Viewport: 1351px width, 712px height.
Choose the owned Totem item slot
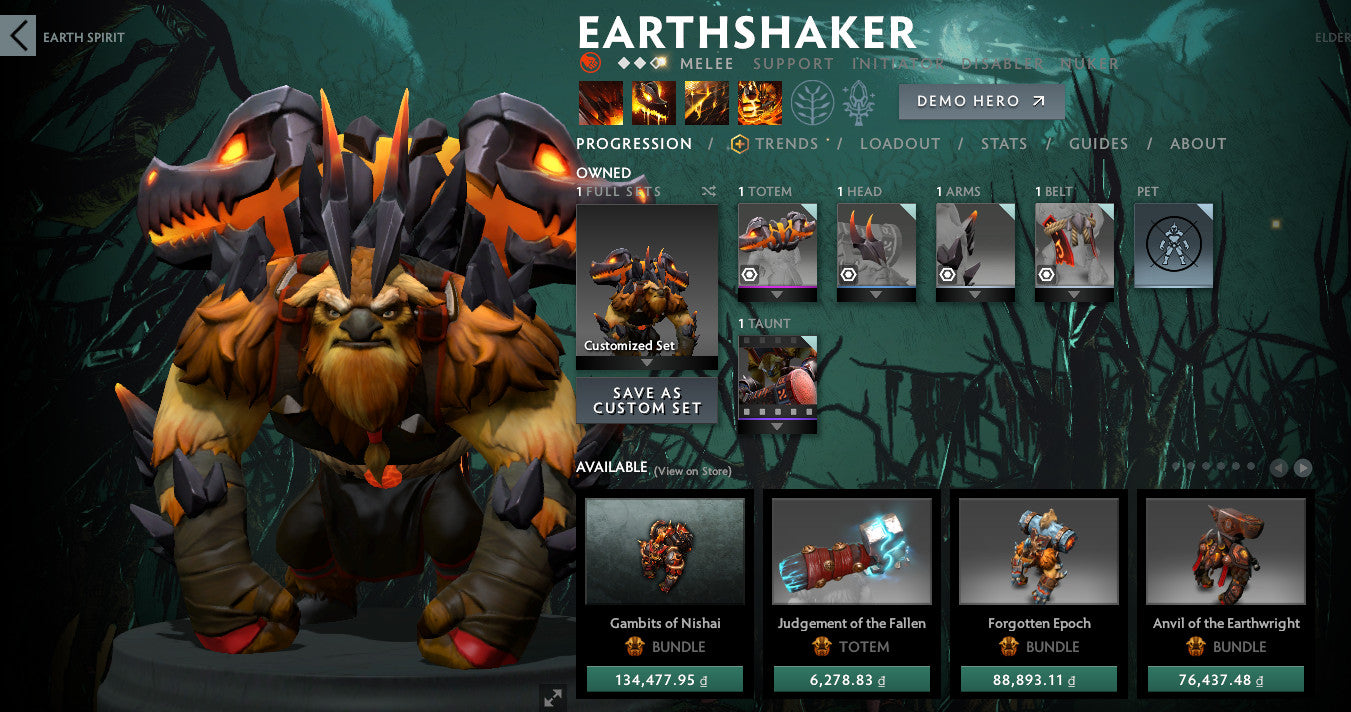pyautogui.click(x=777, y=246)
